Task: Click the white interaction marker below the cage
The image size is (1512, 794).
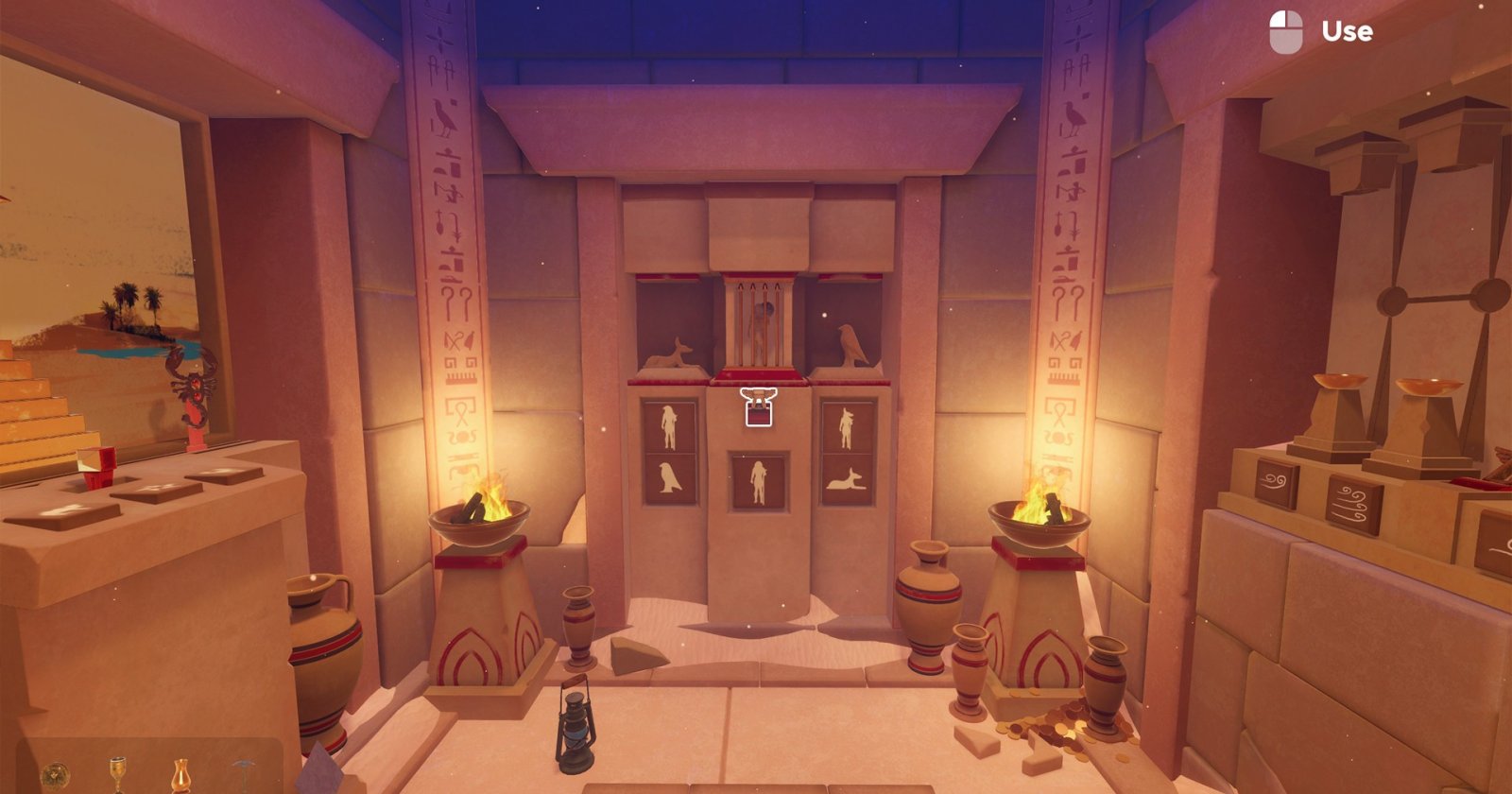Action: pyautogui.click(x=756, y=407)
